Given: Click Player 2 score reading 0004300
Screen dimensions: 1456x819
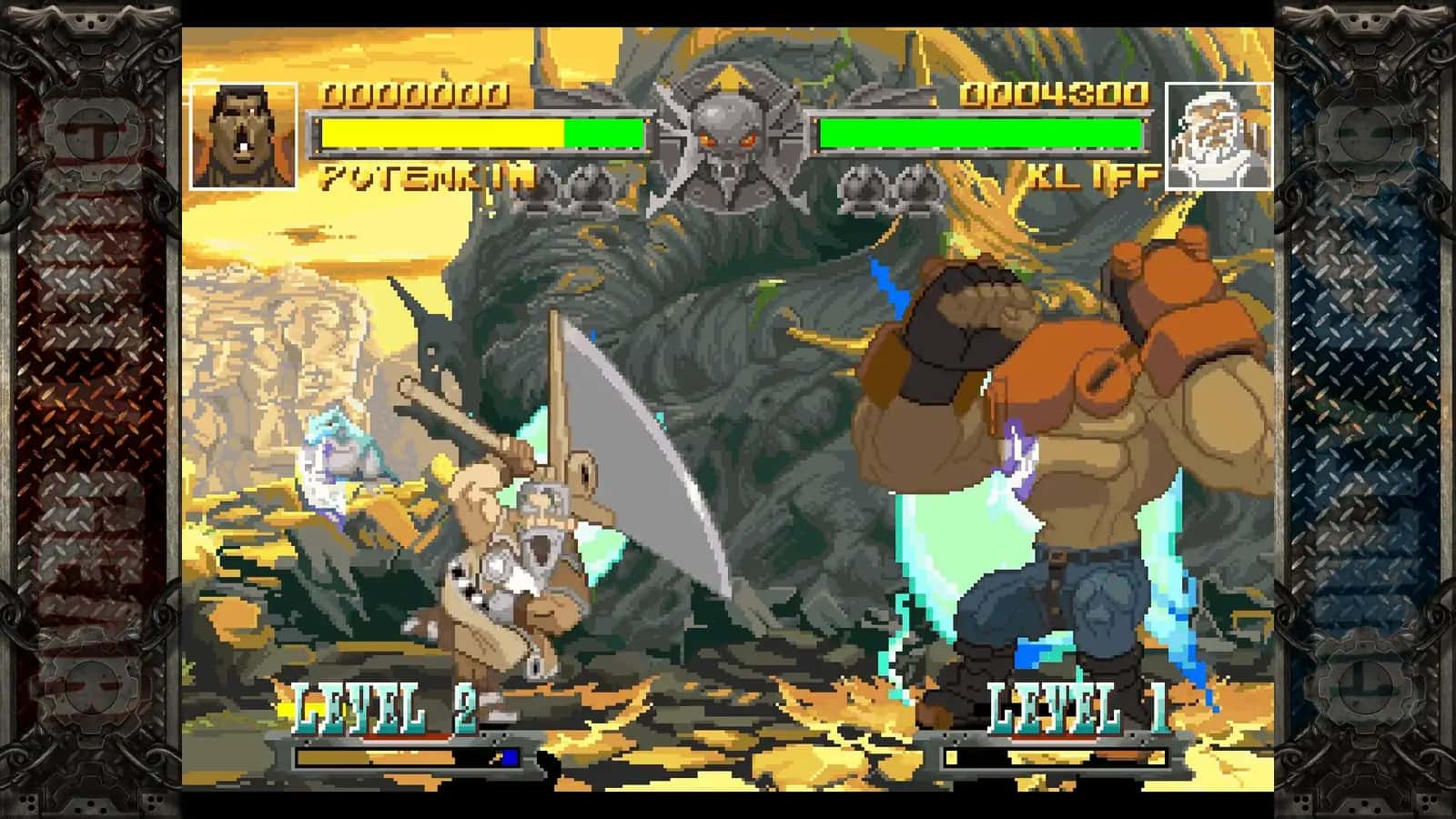Looking at the screenshot, I should pyautogui.click(x=1056, y=94).
